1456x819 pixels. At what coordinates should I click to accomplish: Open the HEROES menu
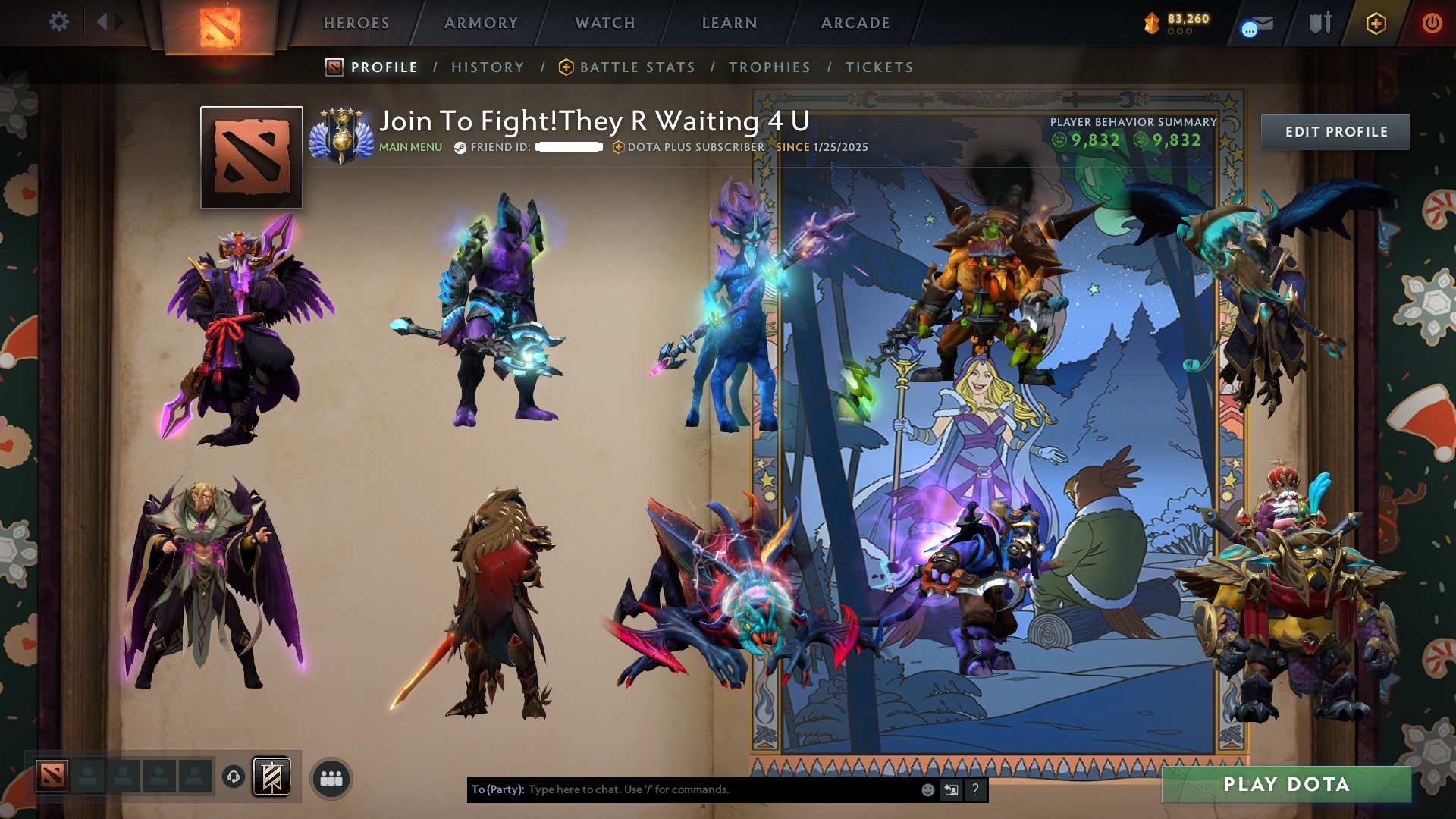356,23
